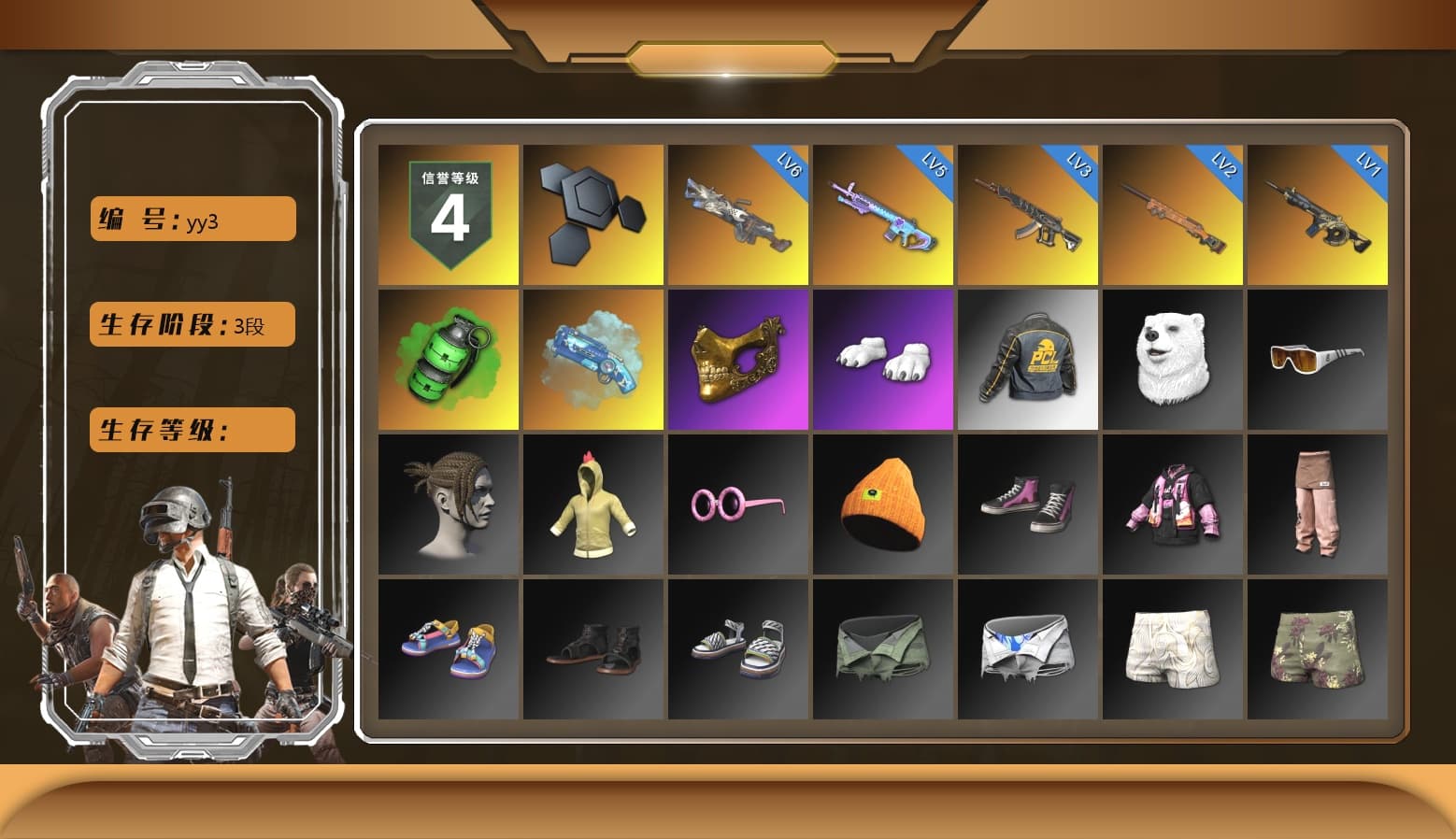Click the 编号 yy3 label
Screen dimensions: 1456x839
click(192, 218)
